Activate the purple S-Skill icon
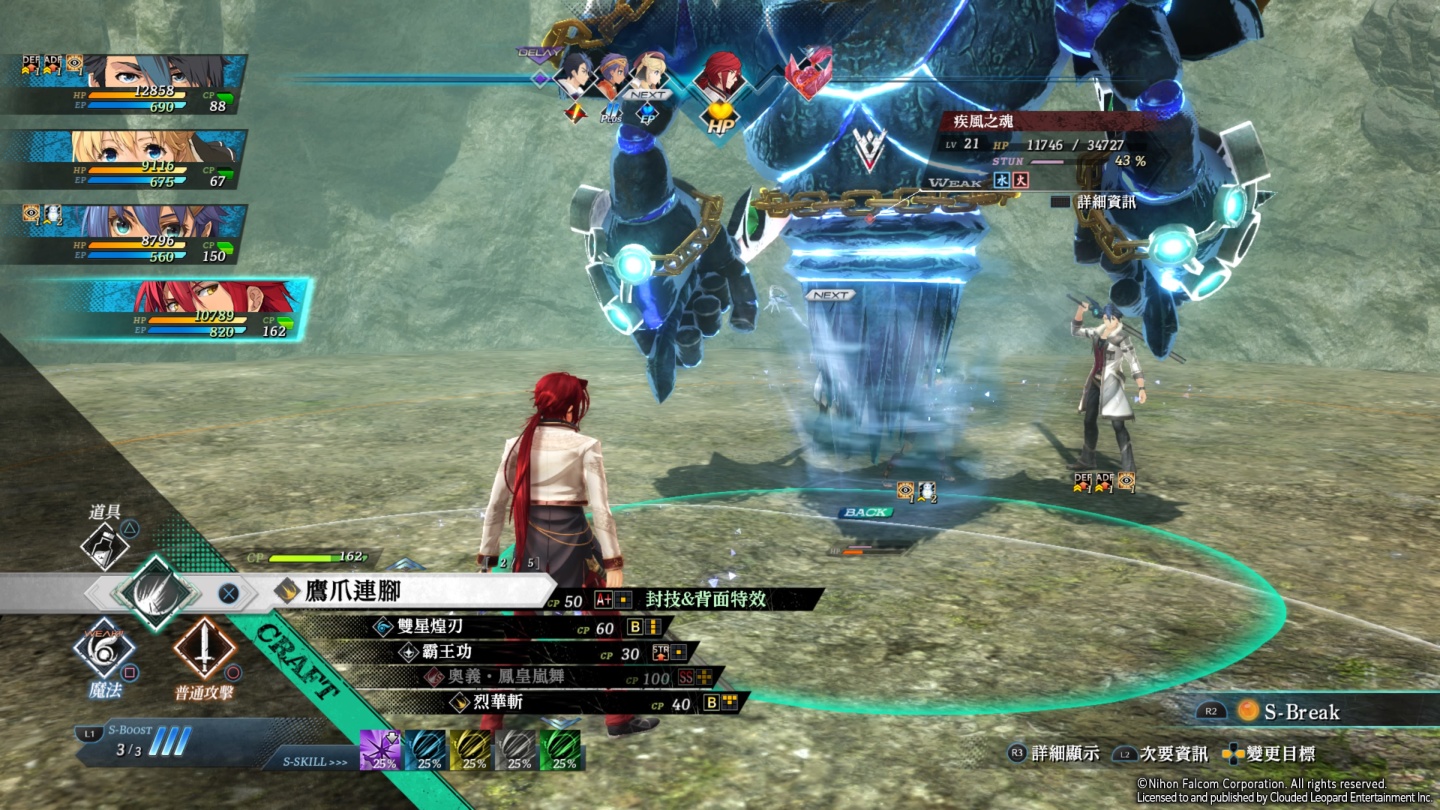This screenshot has width=1440, height=810. point(380,750)
